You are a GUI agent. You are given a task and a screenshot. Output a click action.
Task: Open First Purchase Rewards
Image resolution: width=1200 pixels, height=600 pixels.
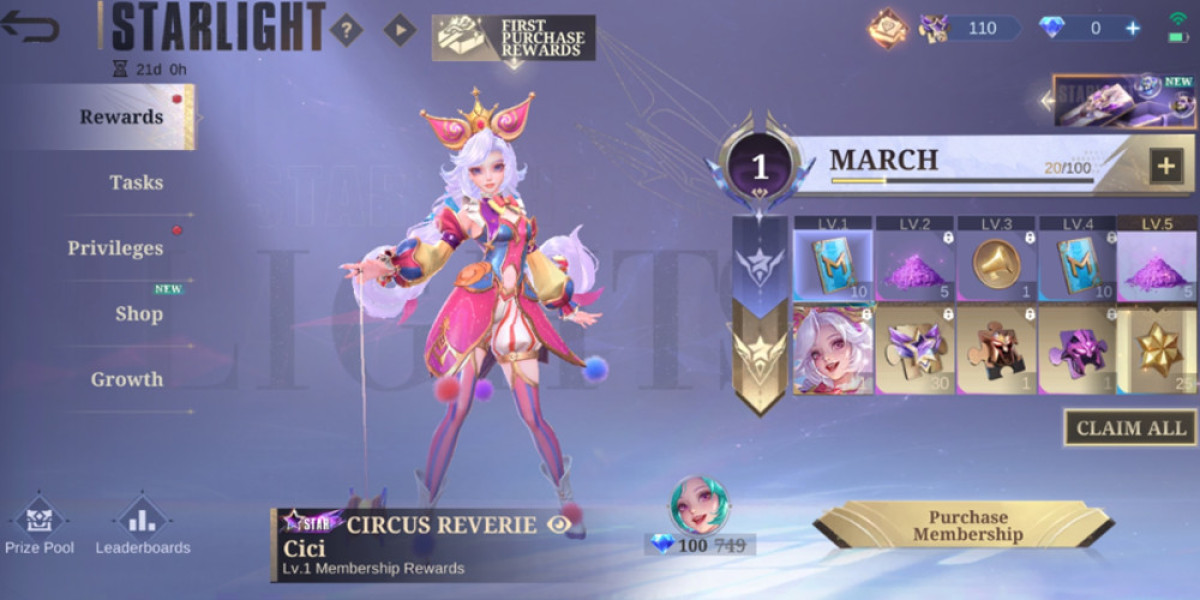pos(514,38)
